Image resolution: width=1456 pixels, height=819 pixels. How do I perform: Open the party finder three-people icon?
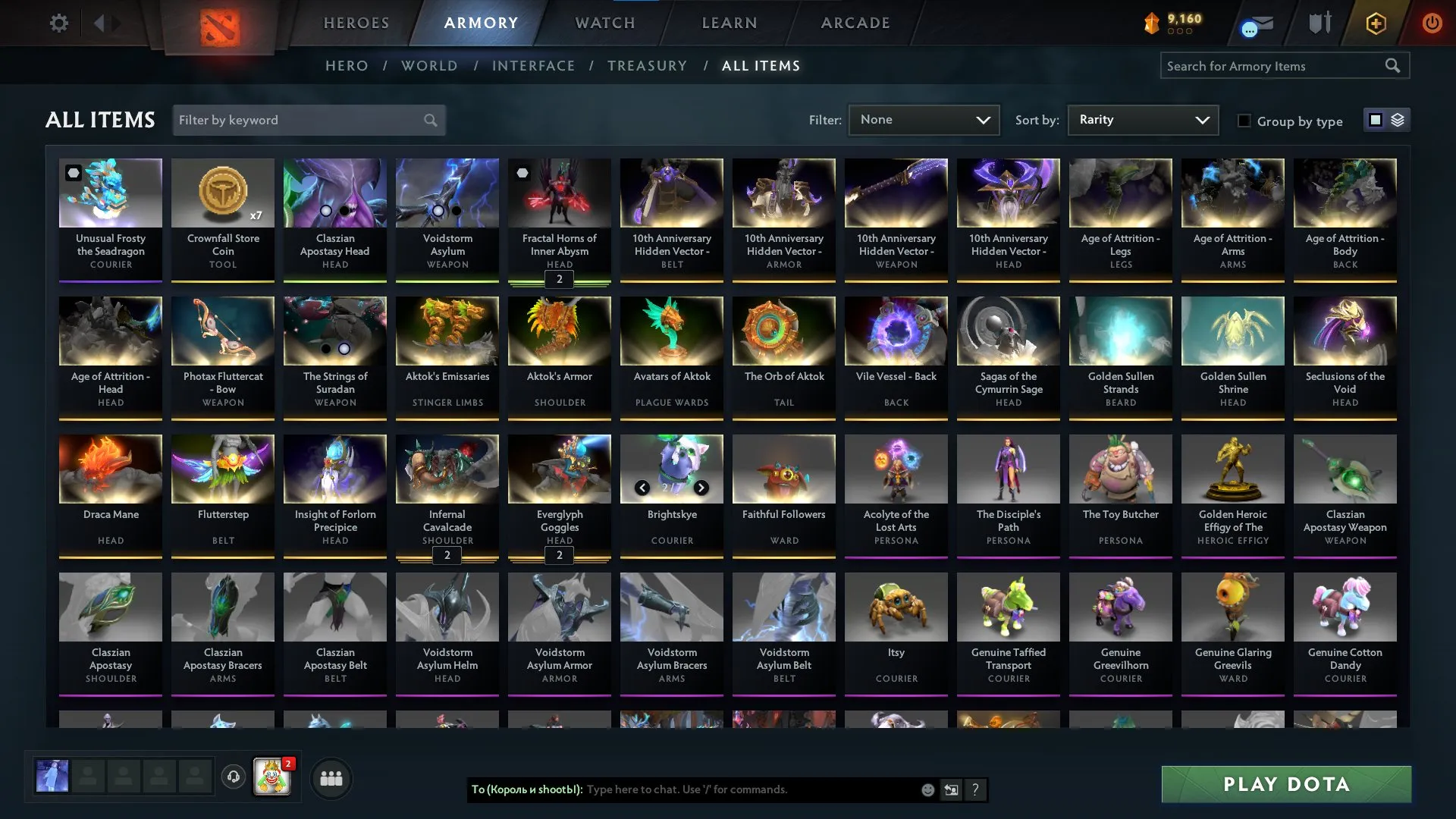coord(331,777)
